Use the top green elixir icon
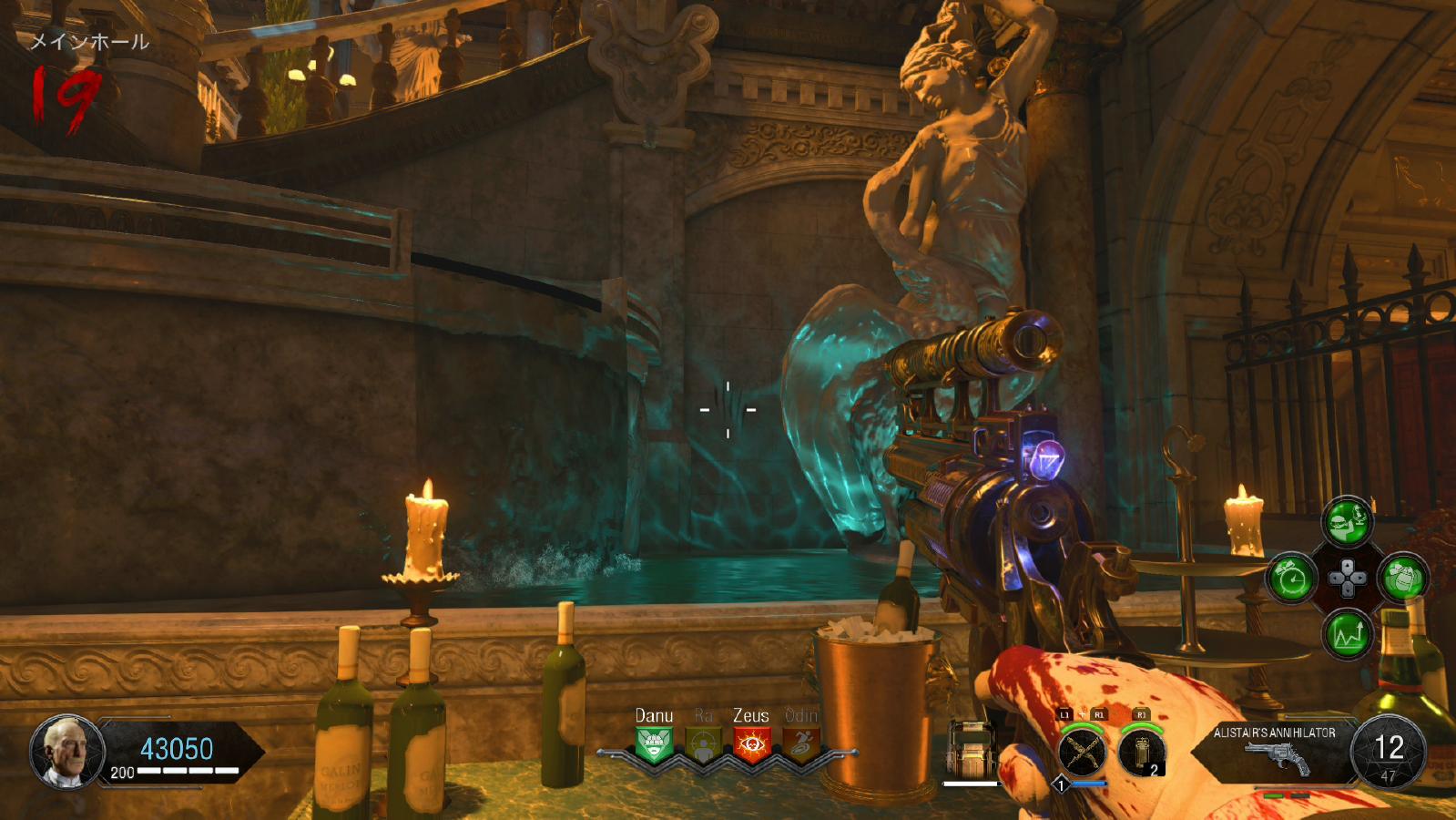1456x820 pixels. point(1347,522)
